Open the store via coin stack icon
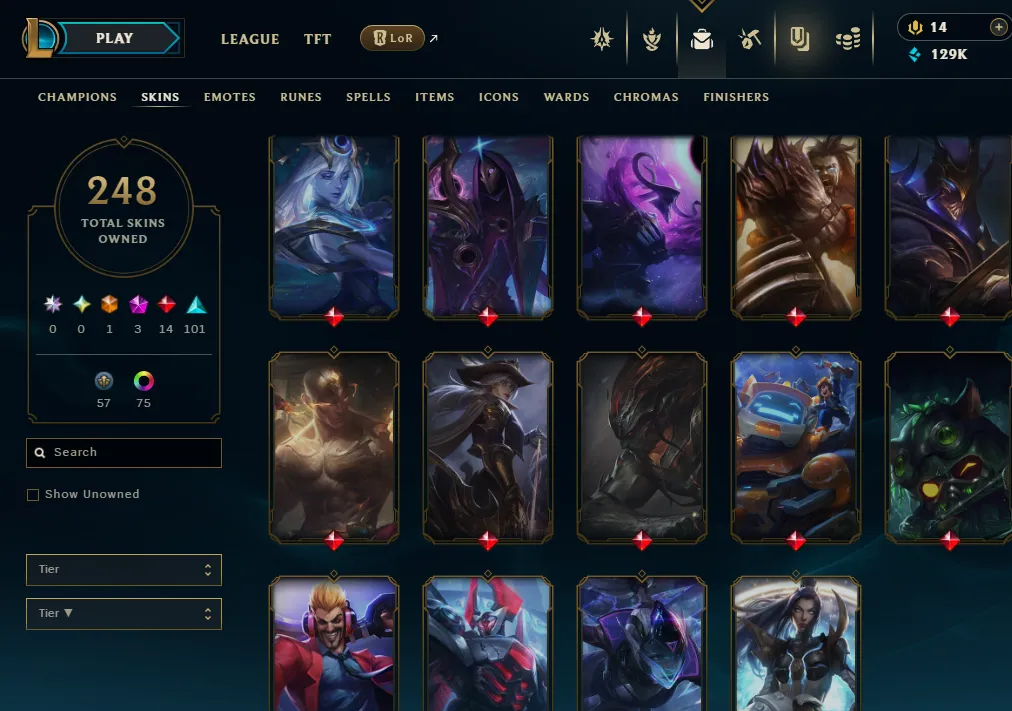The width and height of the screenshot is (1012, 711). point(848,40)
